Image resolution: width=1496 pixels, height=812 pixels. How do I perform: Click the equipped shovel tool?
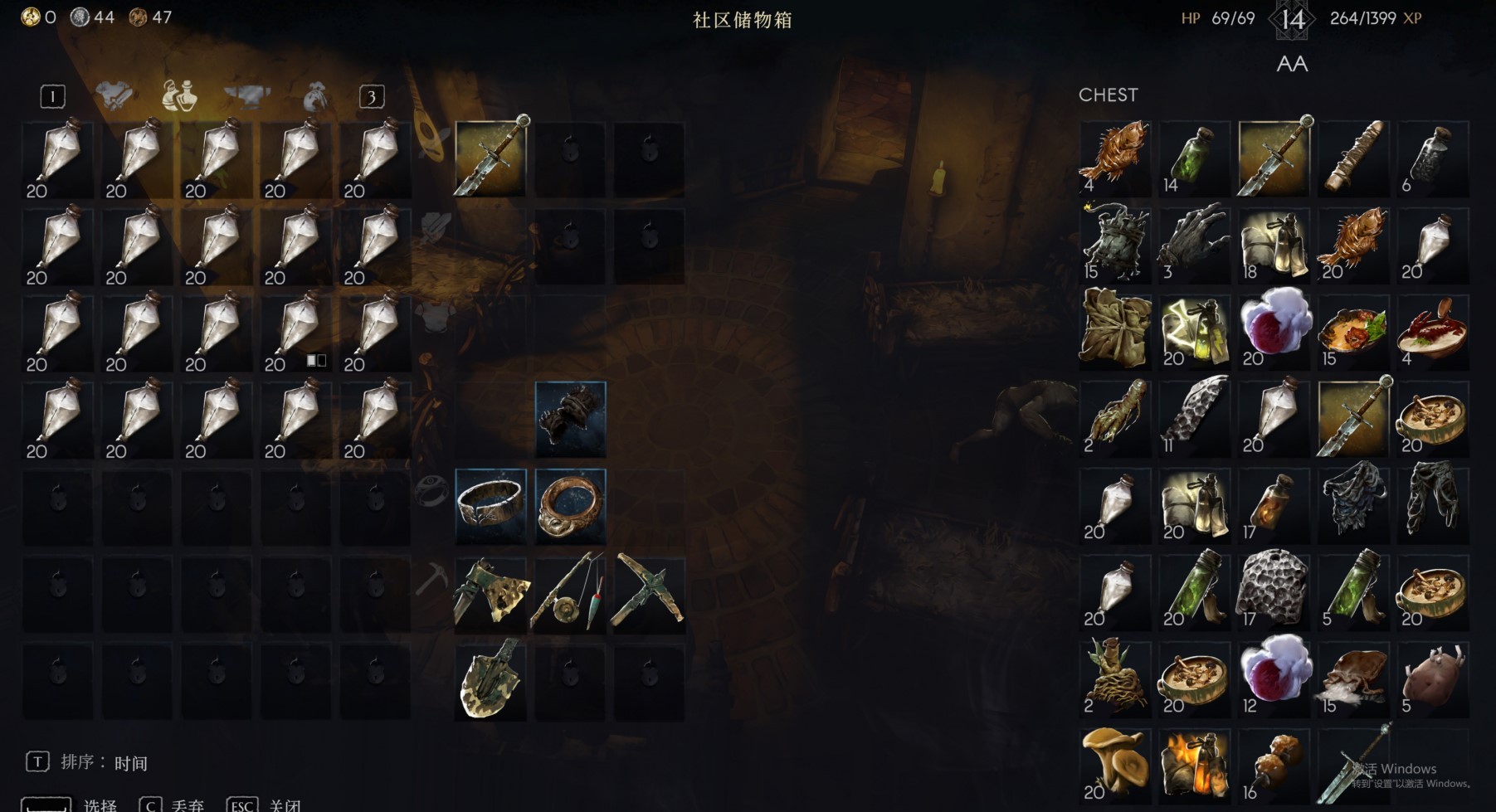491,680
